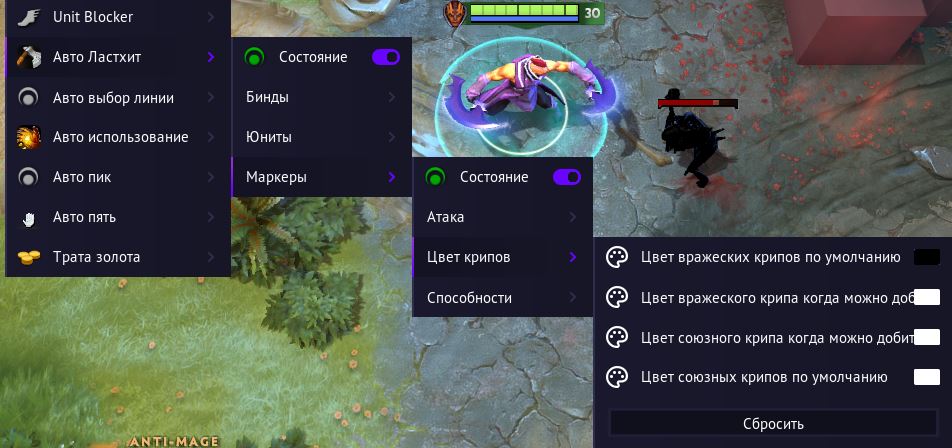Select the Маркеры submenu entry
This screenshot has width=952, height=448.
[x=320, y=177]
